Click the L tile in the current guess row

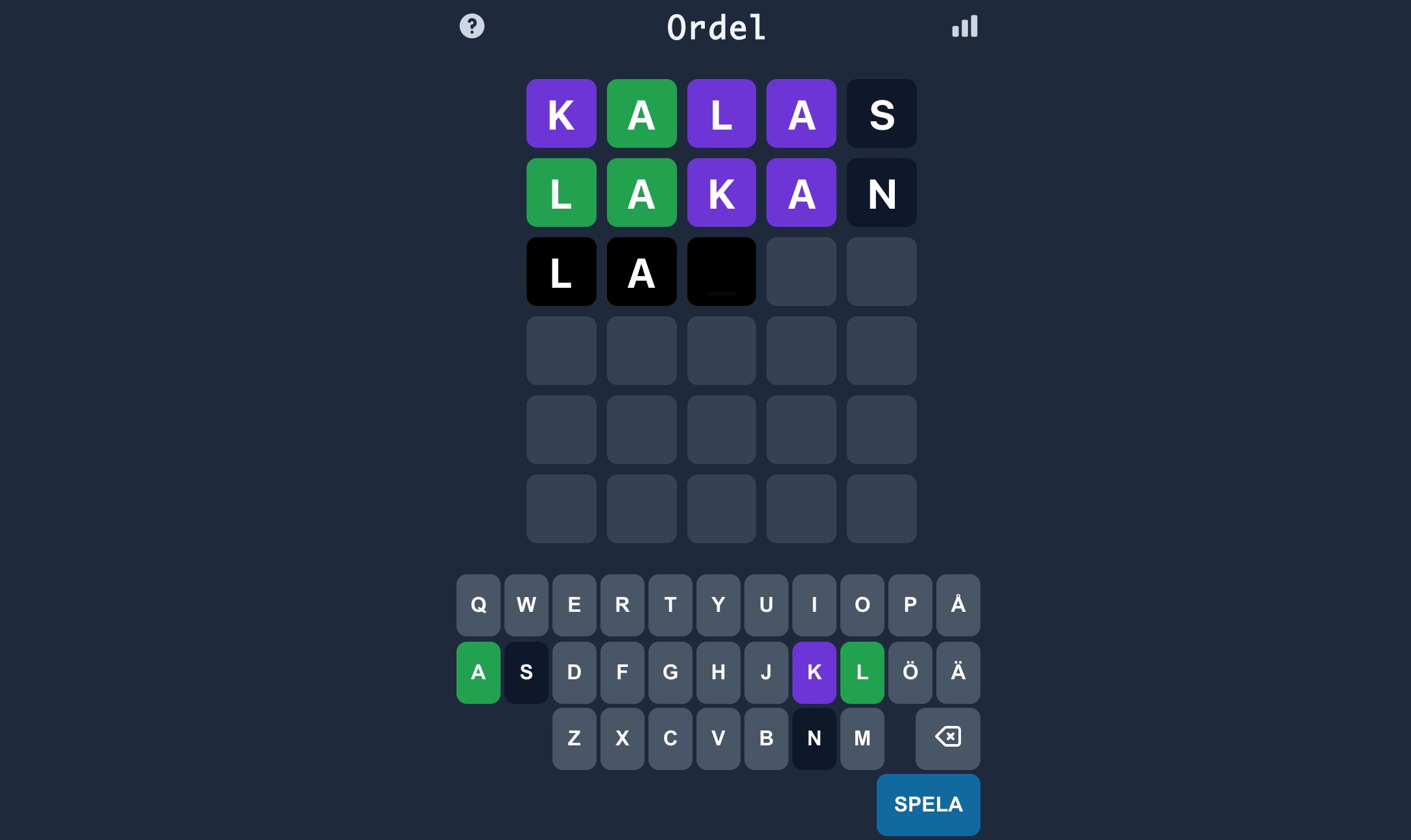click(561, 272)
